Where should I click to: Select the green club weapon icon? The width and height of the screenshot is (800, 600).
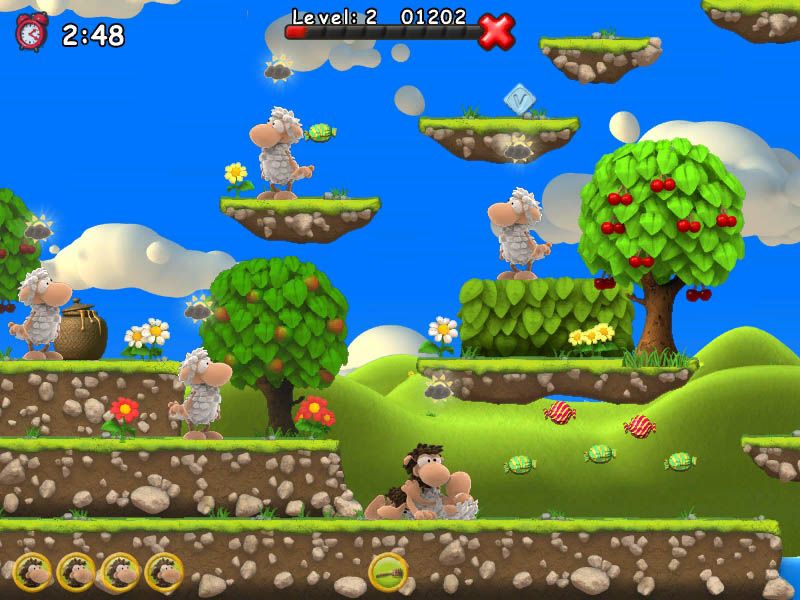point(387,572)
